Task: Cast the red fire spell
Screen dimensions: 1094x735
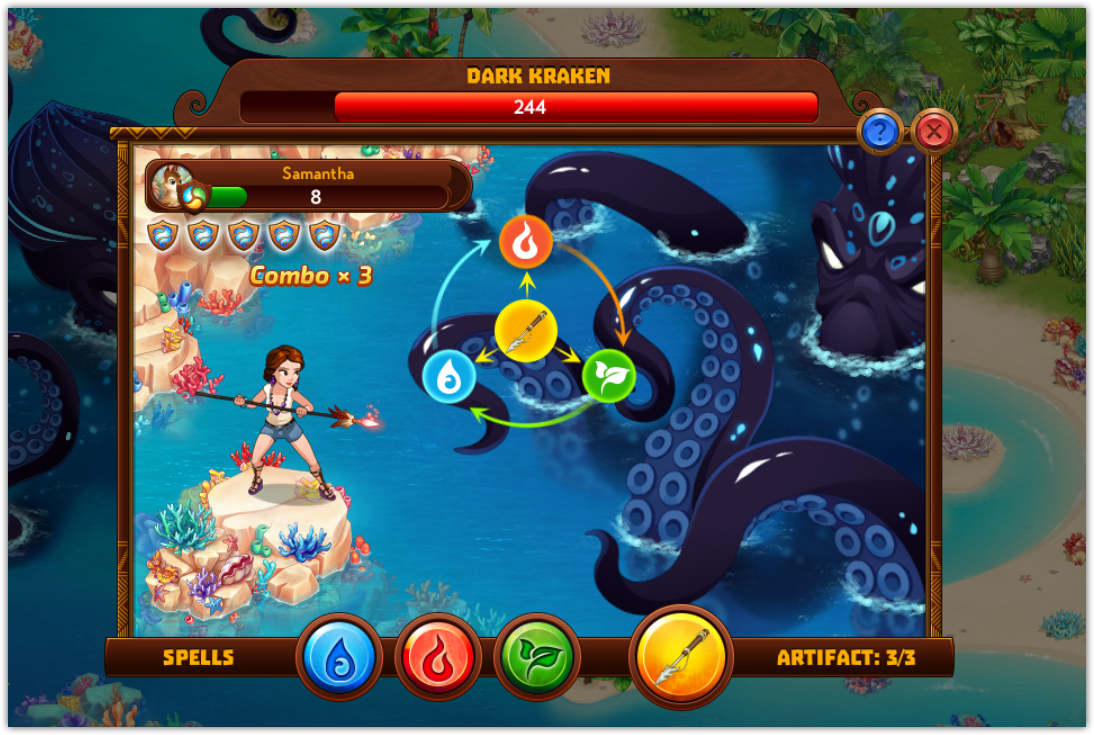Action: [x=438, y=658]
